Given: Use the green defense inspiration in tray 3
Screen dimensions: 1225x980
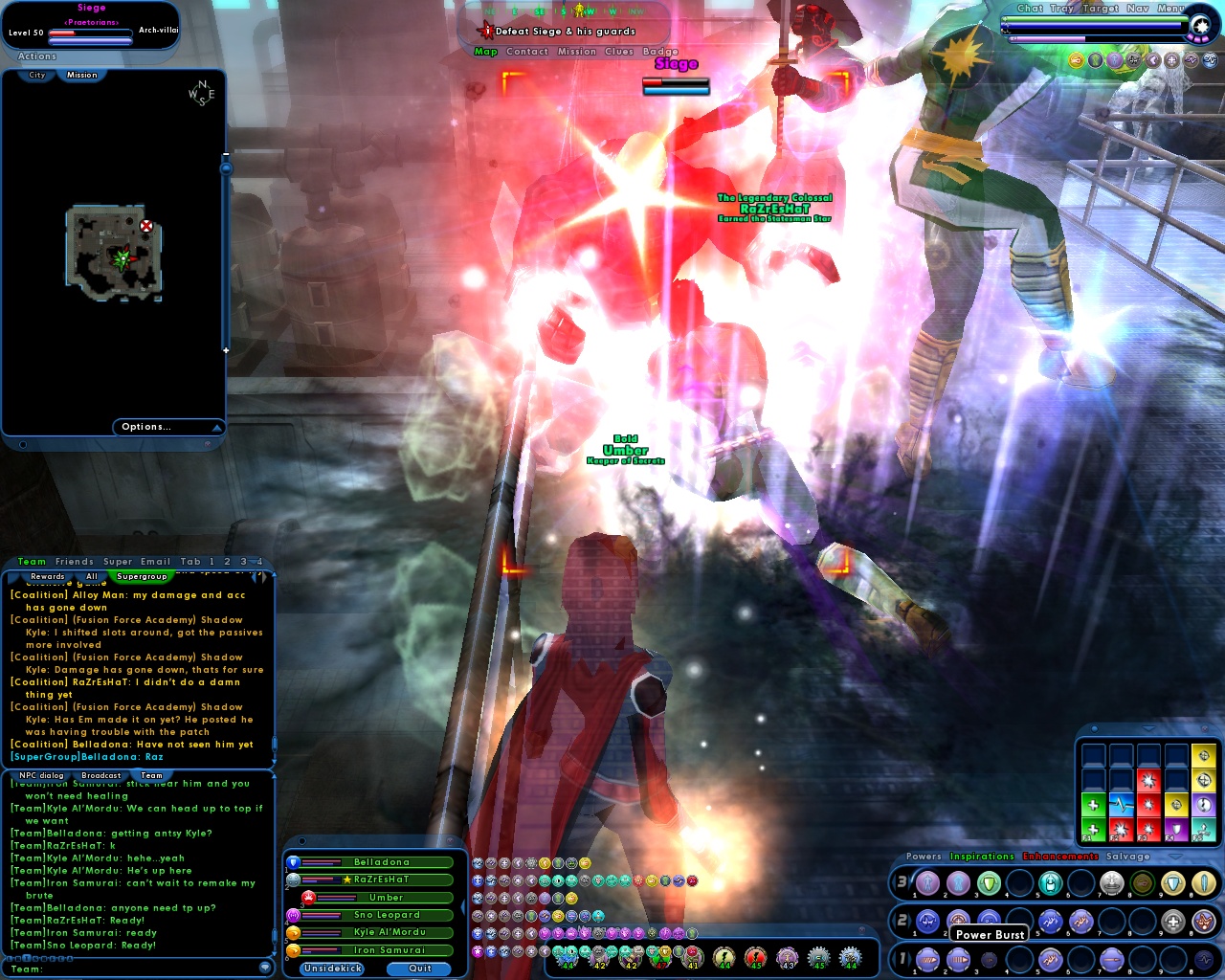Looking at the screenshot, I should (x=989, y=884).
